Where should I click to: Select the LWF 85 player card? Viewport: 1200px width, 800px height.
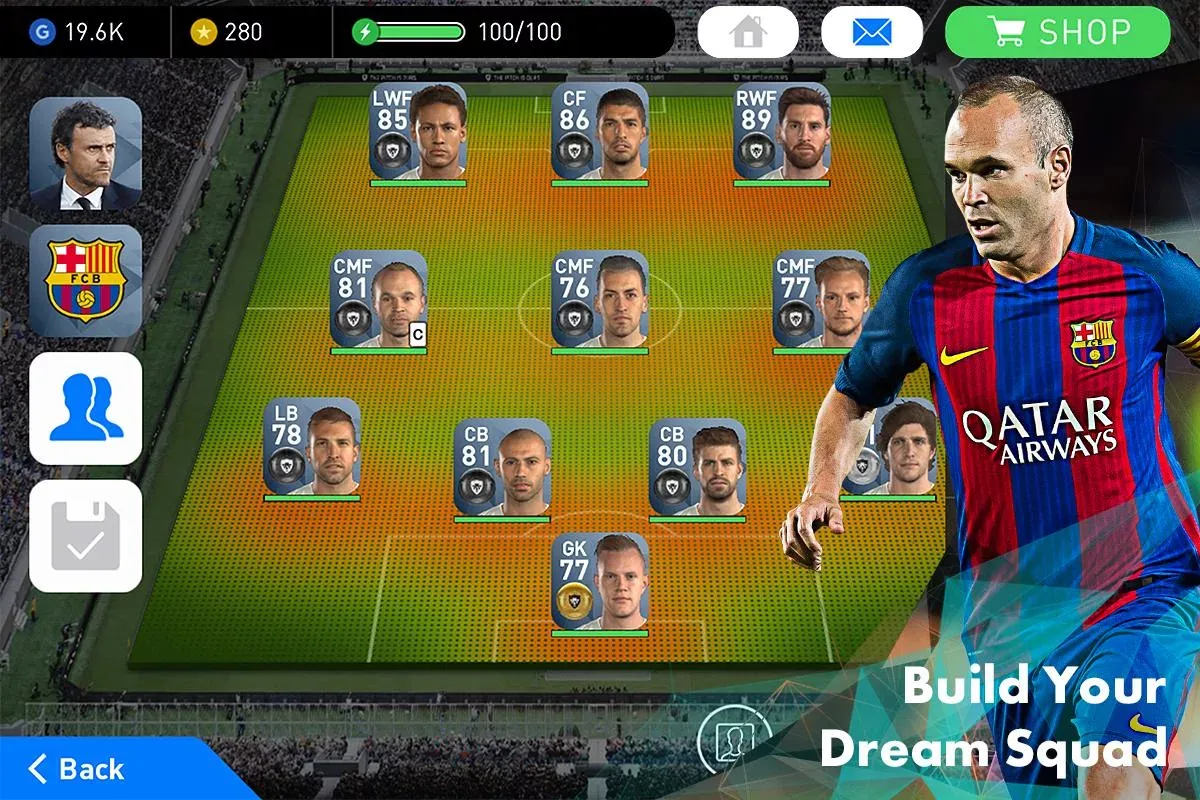418,132
